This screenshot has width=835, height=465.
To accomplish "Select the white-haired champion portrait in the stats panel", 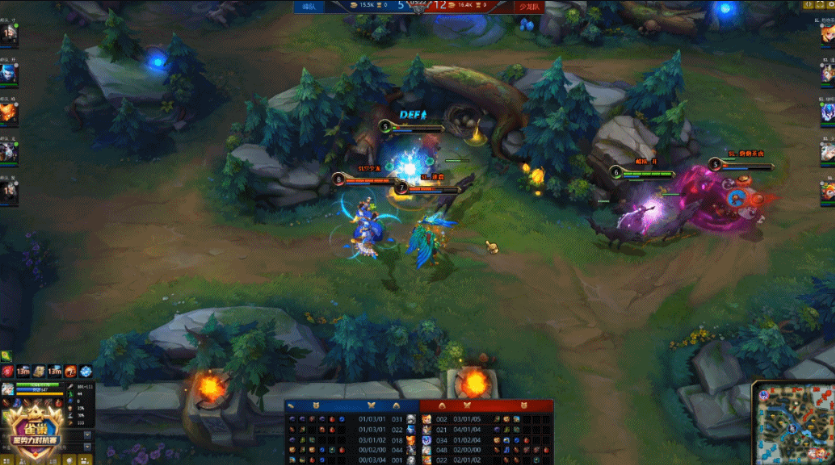I will pos(8,389).
